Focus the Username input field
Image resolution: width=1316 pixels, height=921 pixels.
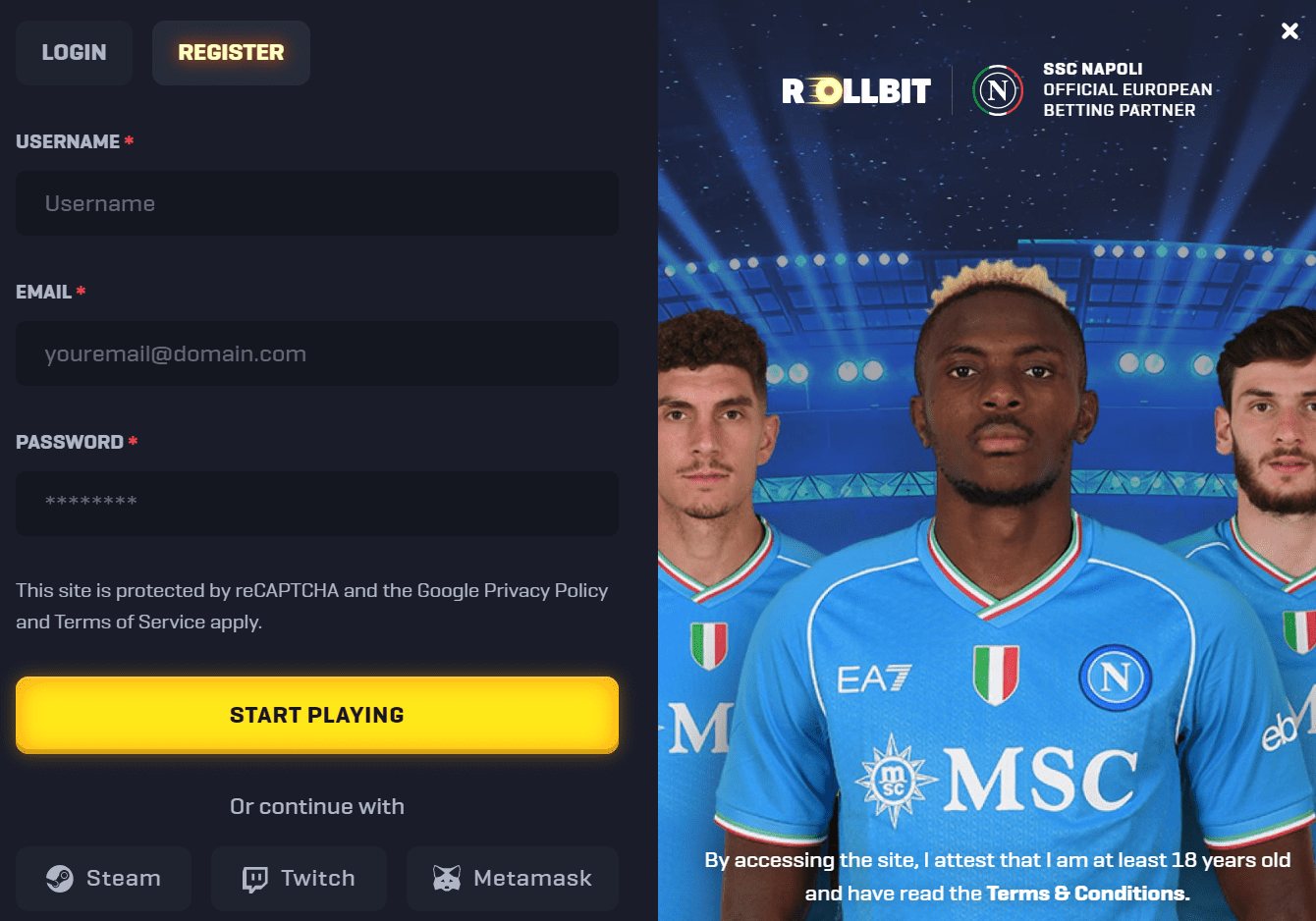[x=317, y=203]
